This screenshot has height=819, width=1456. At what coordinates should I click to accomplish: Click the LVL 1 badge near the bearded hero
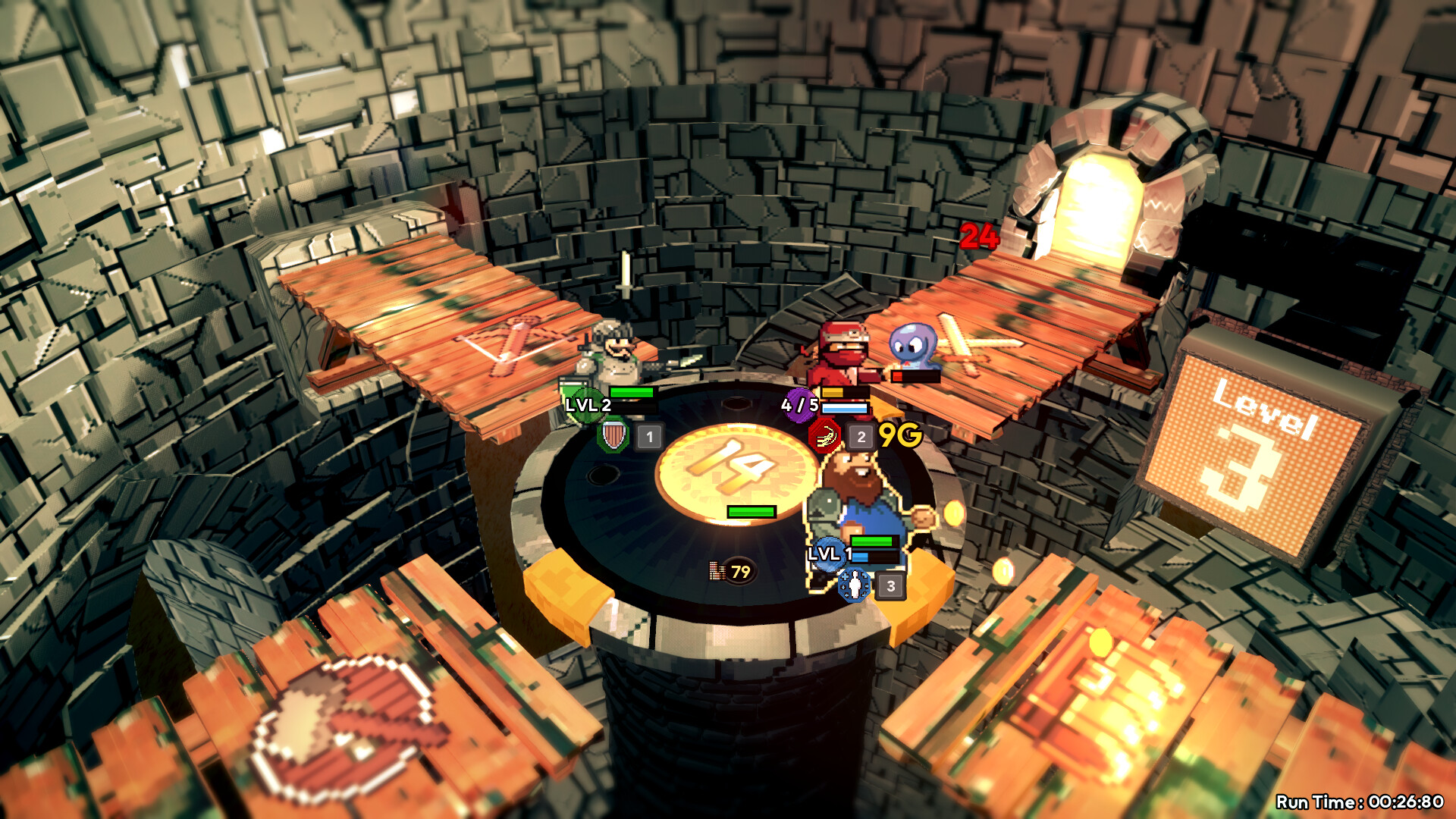(829, 555)
